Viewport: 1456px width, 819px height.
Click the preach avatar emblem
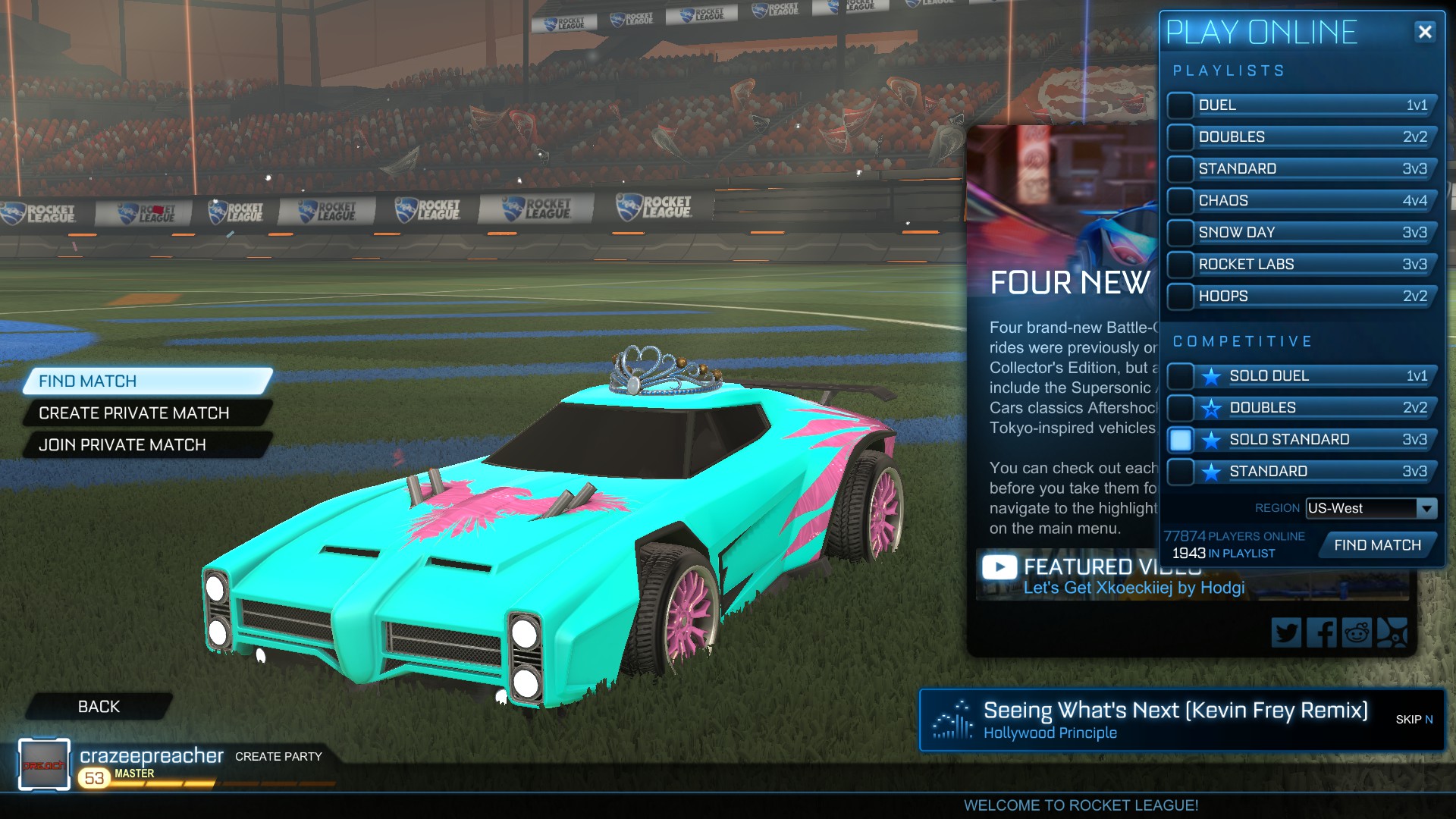pos(43,764)
